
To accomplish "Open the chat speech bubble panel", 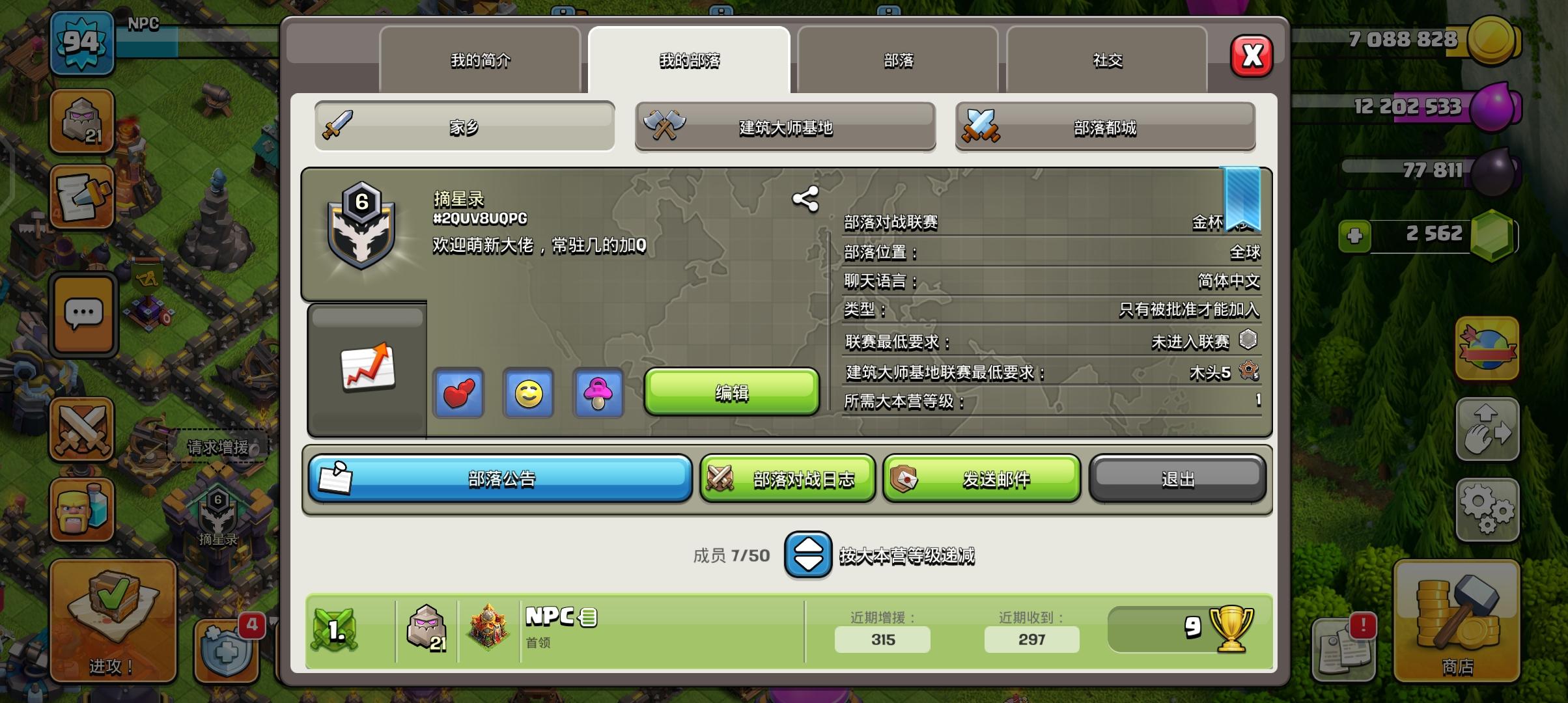I will (83, 314).
